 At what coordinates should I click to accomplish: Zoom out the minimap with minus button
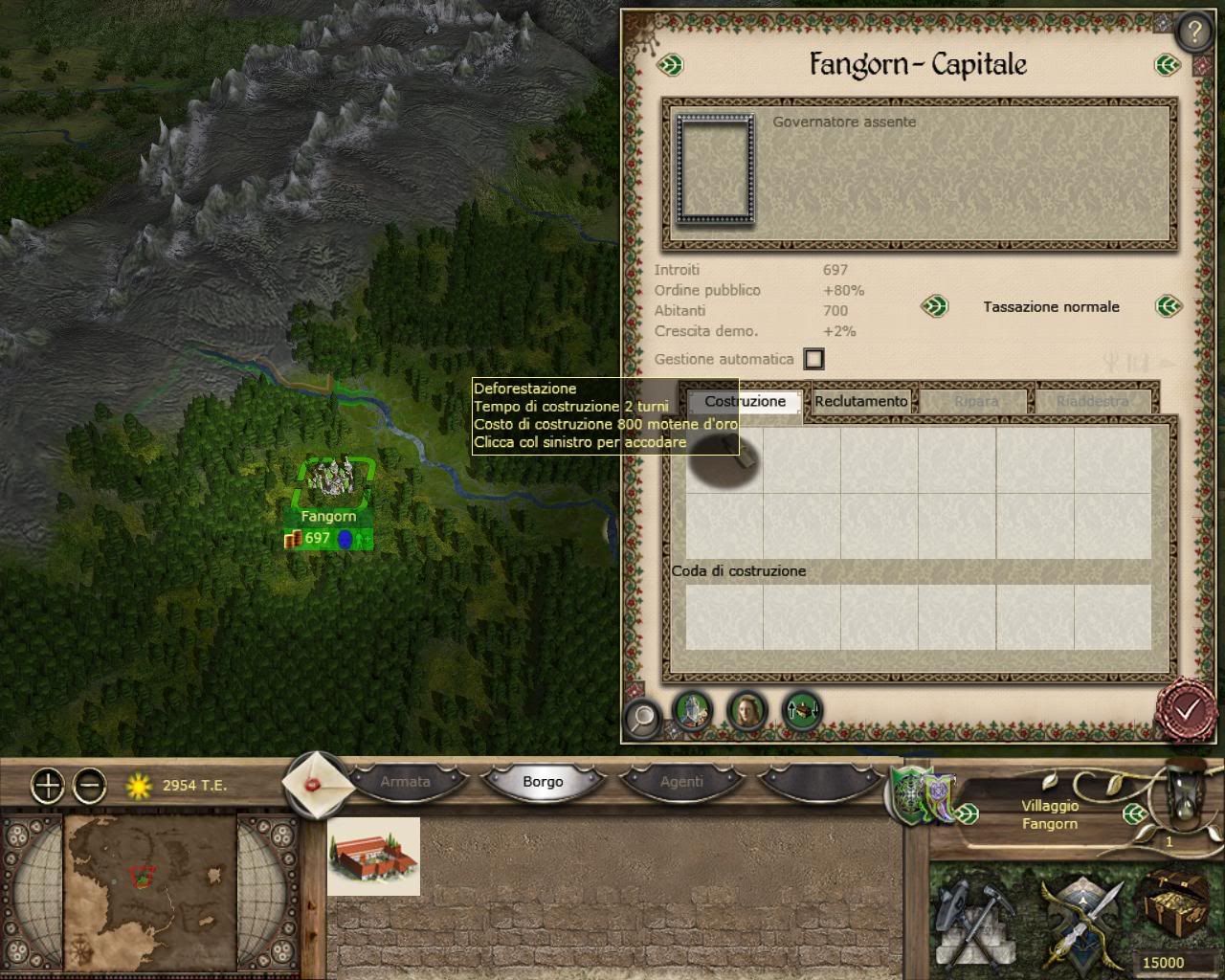(x=90, y=786)
